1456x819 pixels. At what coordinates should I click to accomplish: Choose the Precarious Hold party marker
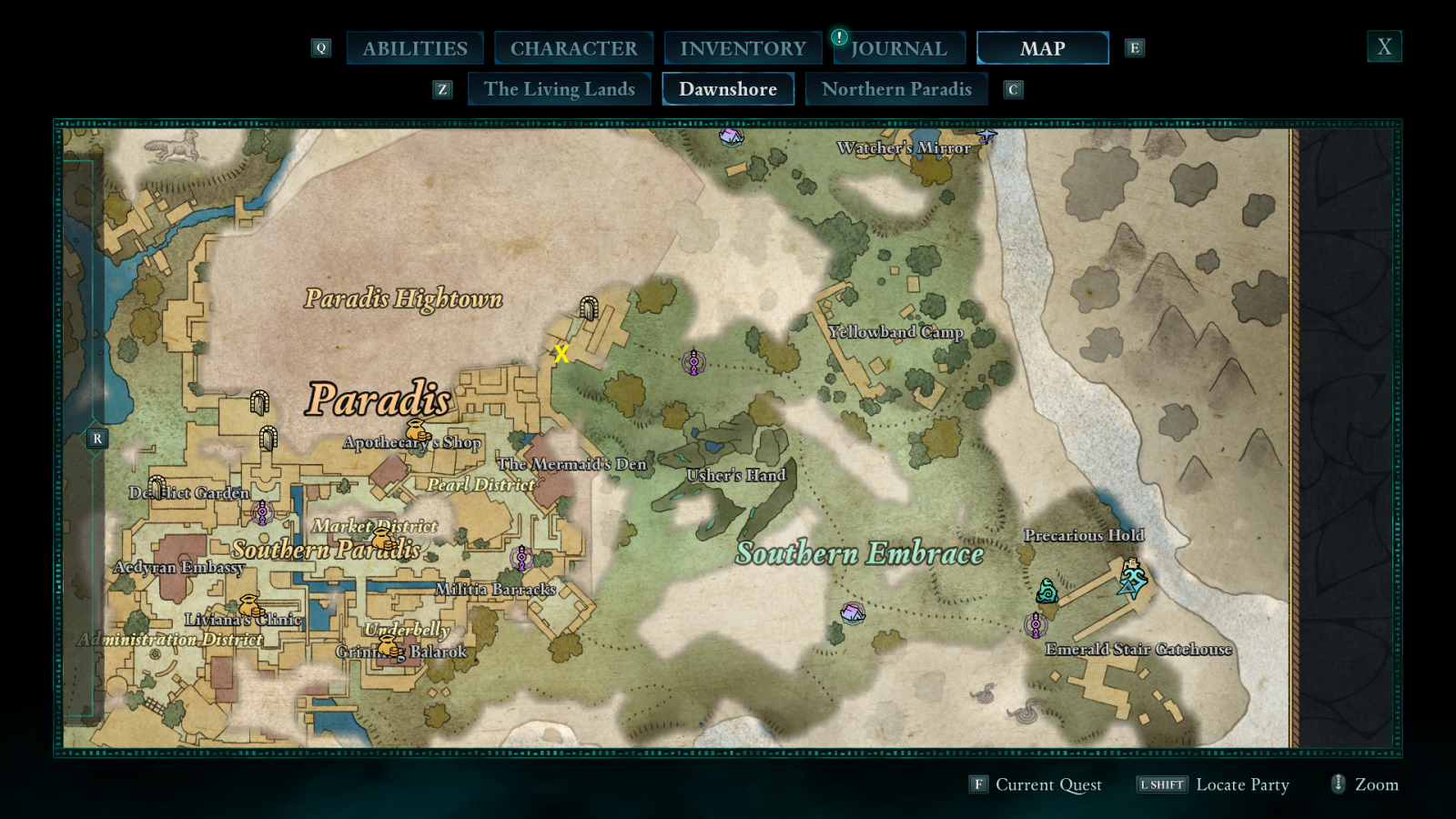1132,578
